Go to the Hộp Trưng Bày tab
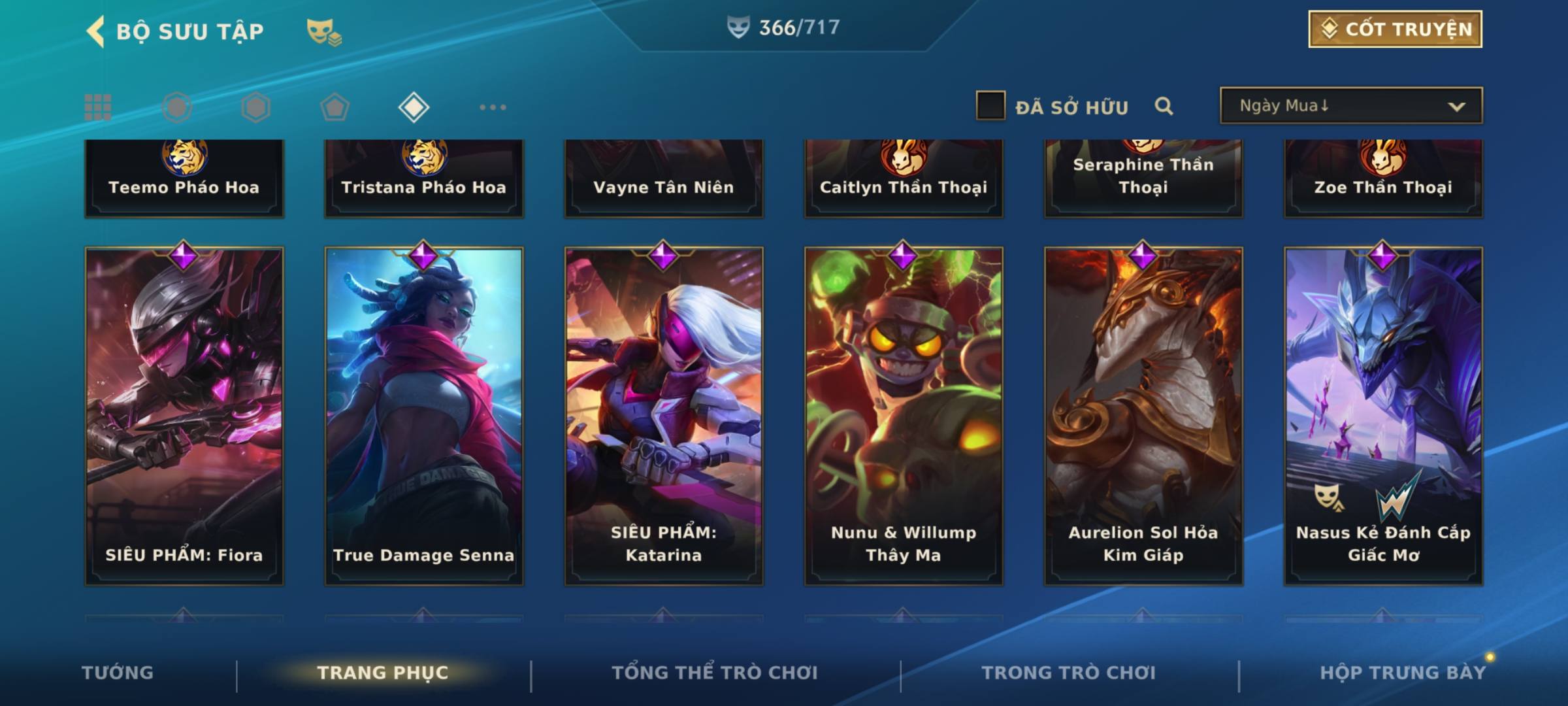The width and height of the screenshot is (1568, 706). (x=1402, y=673)
